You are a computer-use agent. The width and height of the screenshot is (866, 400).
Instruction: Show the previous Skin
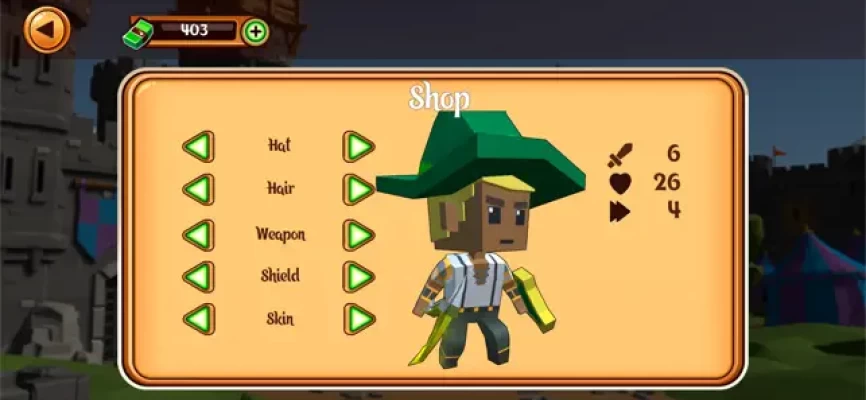coord(198,320)
